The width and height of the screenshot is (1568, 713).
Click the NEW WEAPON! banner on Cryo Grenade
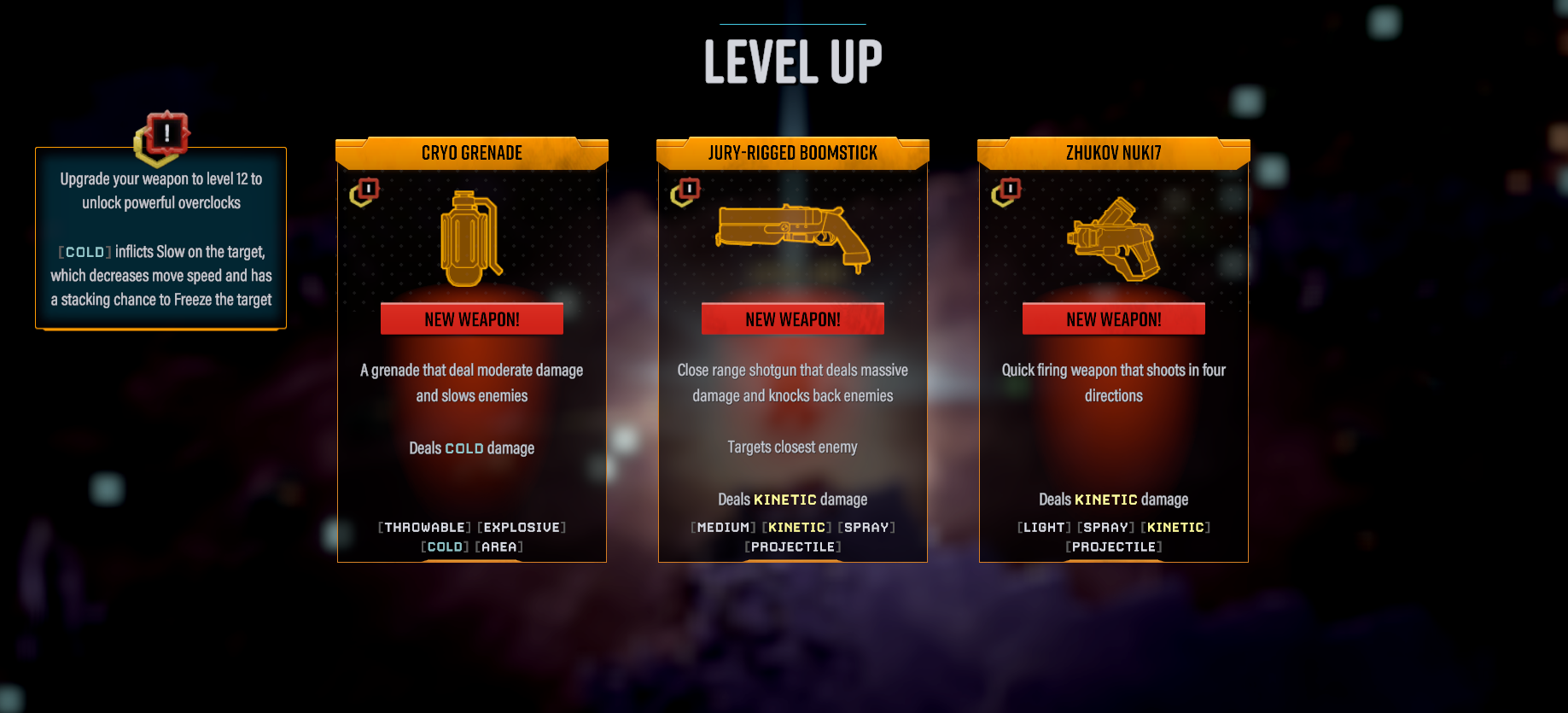(x=471, y=319)
